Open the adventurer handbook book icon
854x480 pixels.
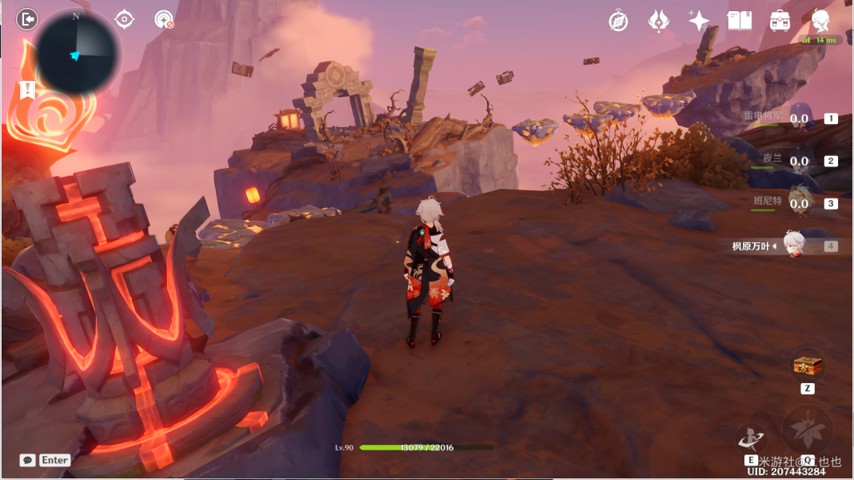coord(739,21)
